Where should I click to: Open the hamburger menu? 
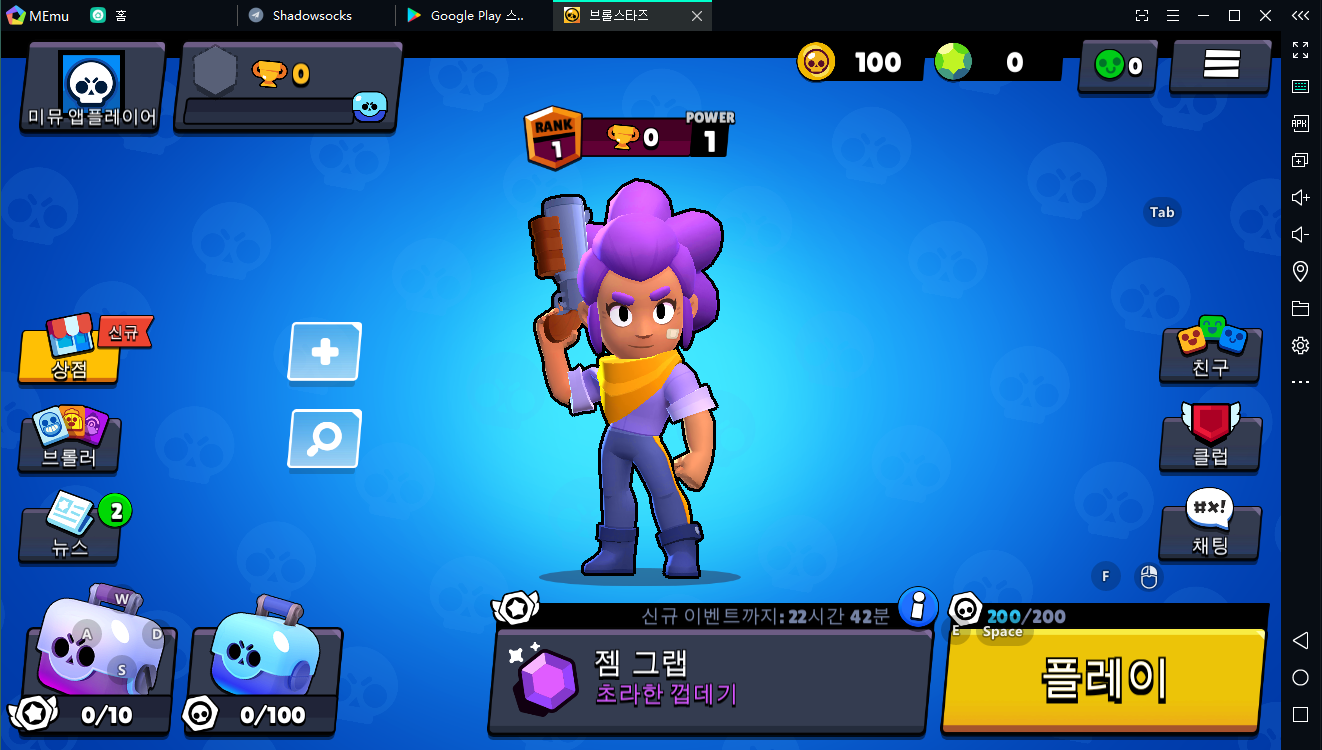[1220, 65]
